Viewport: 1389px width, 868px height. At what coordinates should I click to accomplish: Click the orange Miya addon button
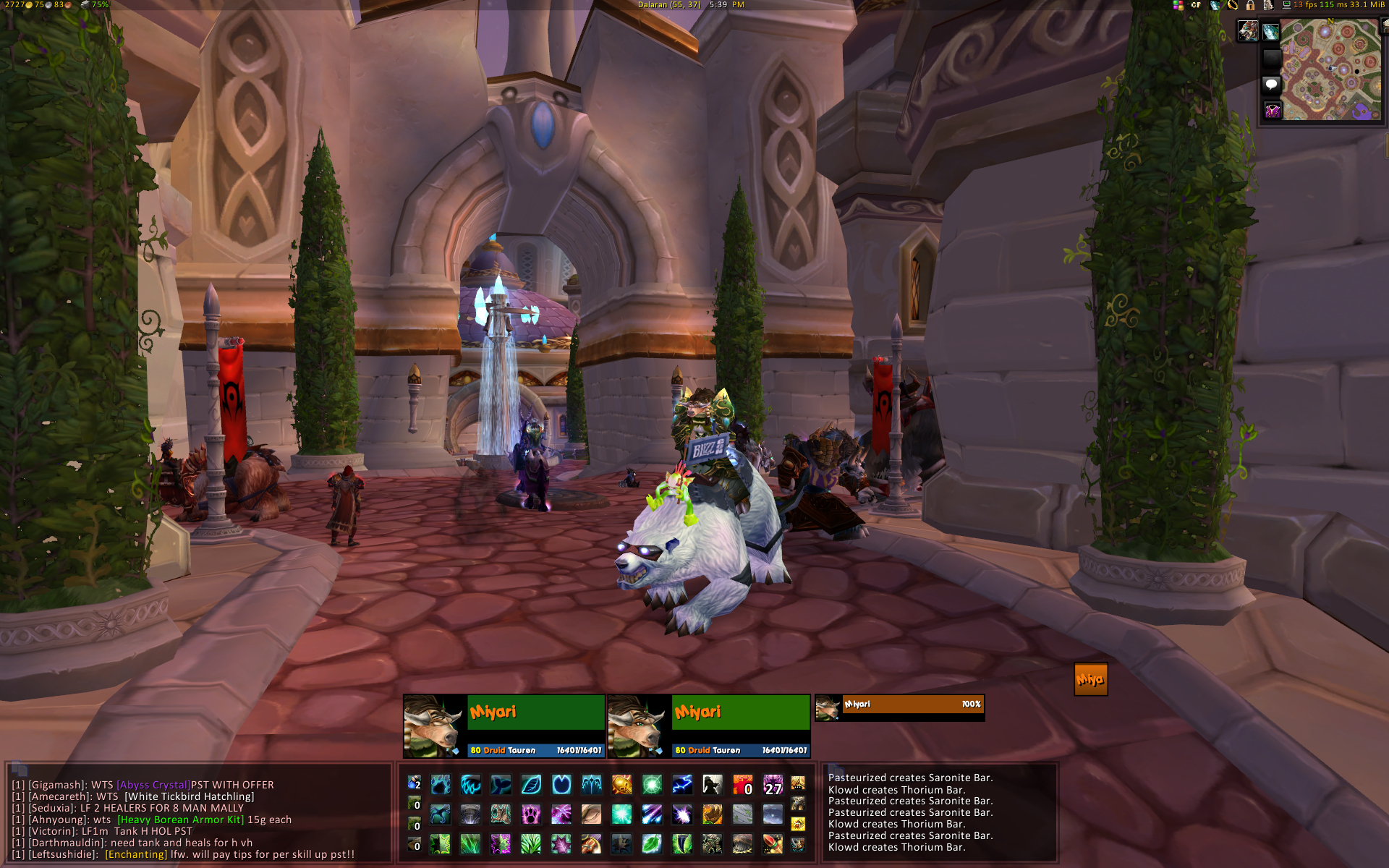[1090, 679]
